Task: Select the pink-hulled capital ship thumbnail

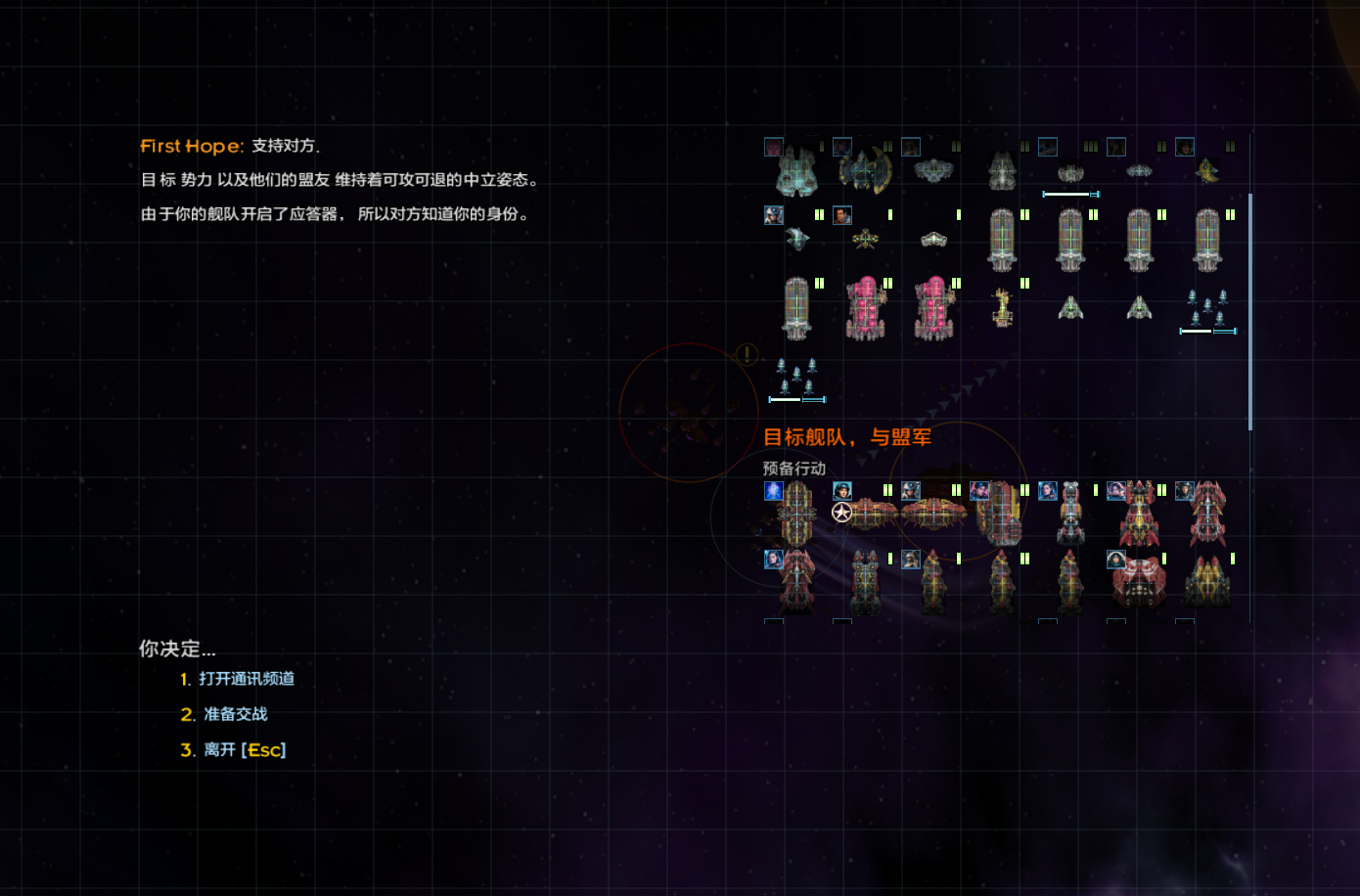Action: [x=866, y=308]
